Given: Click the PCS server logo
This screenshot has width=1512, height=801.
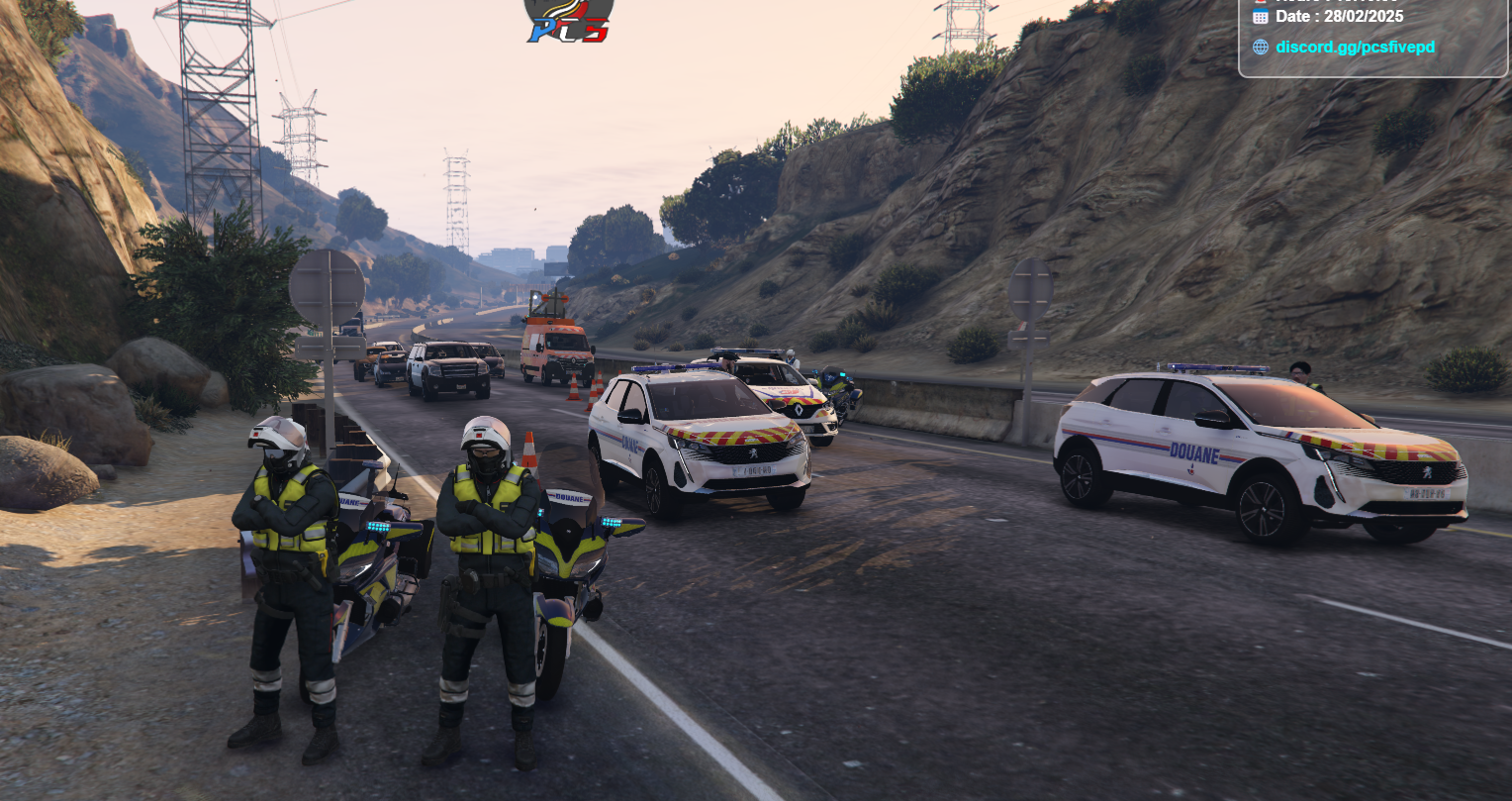Looking at the screenshot, I should [x=569, y=20].
